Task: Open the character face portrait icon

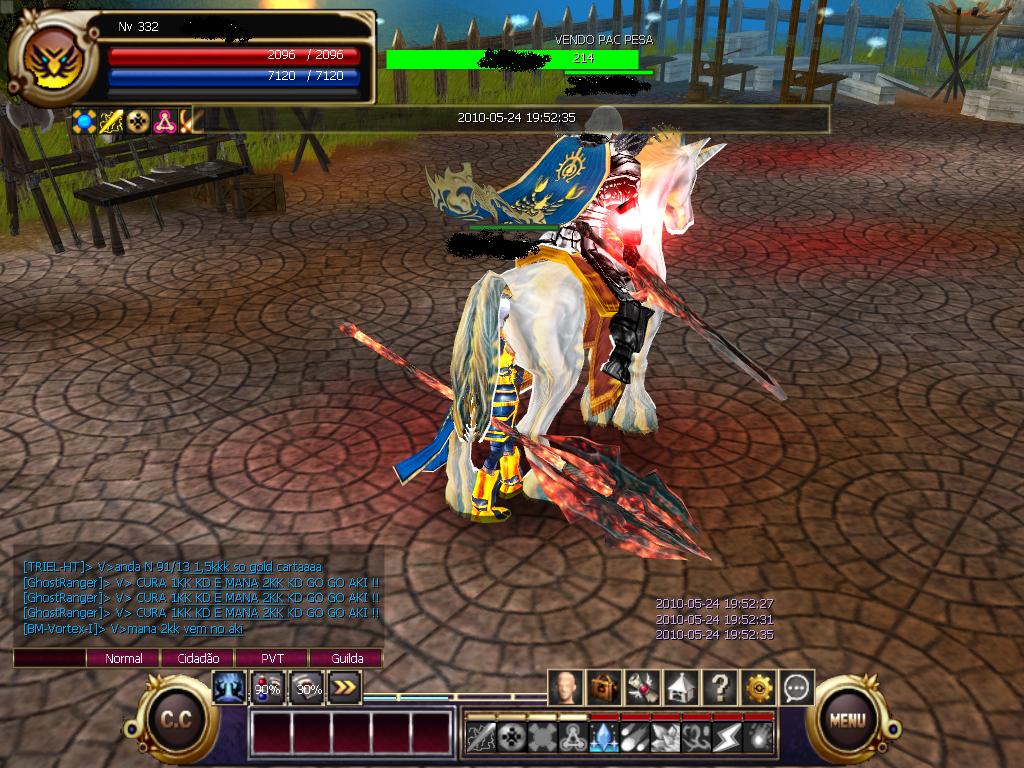Action: [x=566, y=688]
